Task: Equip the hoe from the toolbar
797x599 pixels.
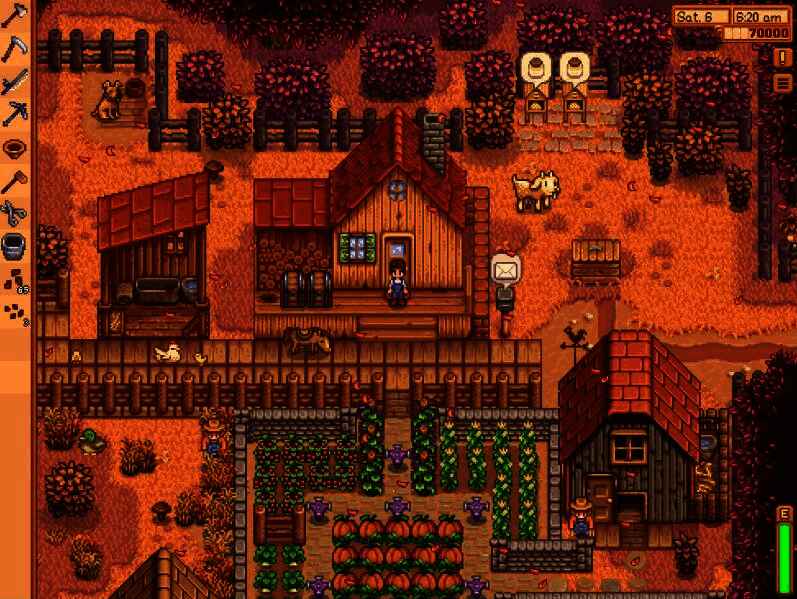Action: 16,48
